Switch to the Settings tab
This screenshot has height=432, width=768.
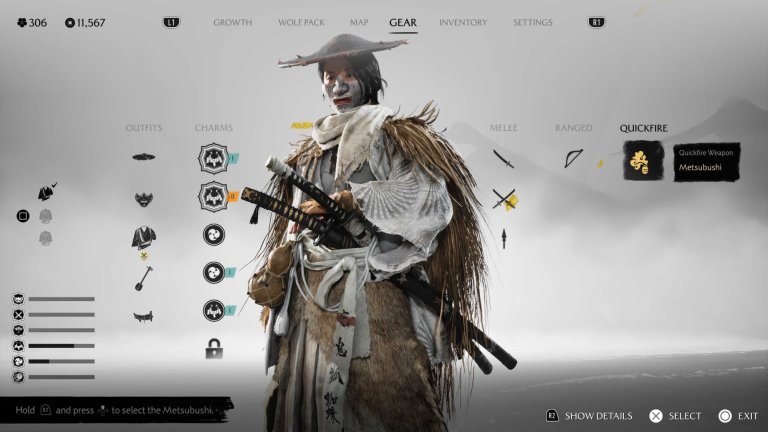tap(532, 22)
